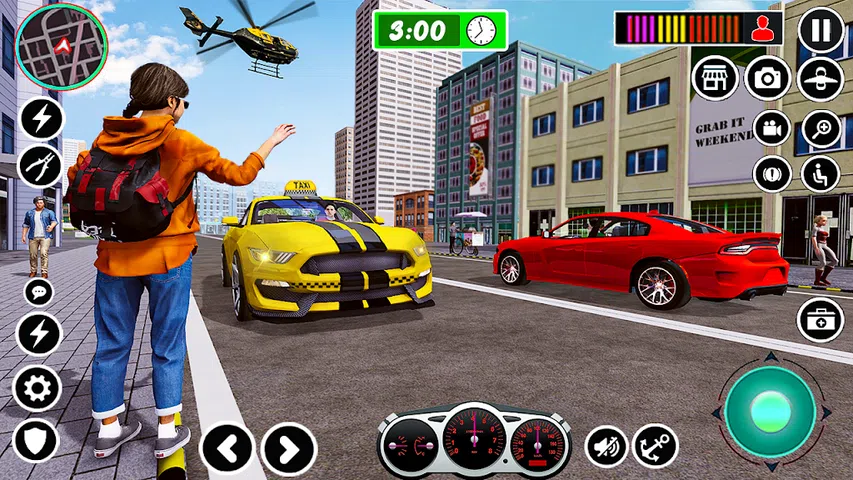Tap the photo camera button
The width and height of the screenshot is (853, 480).
coord(768,78)
